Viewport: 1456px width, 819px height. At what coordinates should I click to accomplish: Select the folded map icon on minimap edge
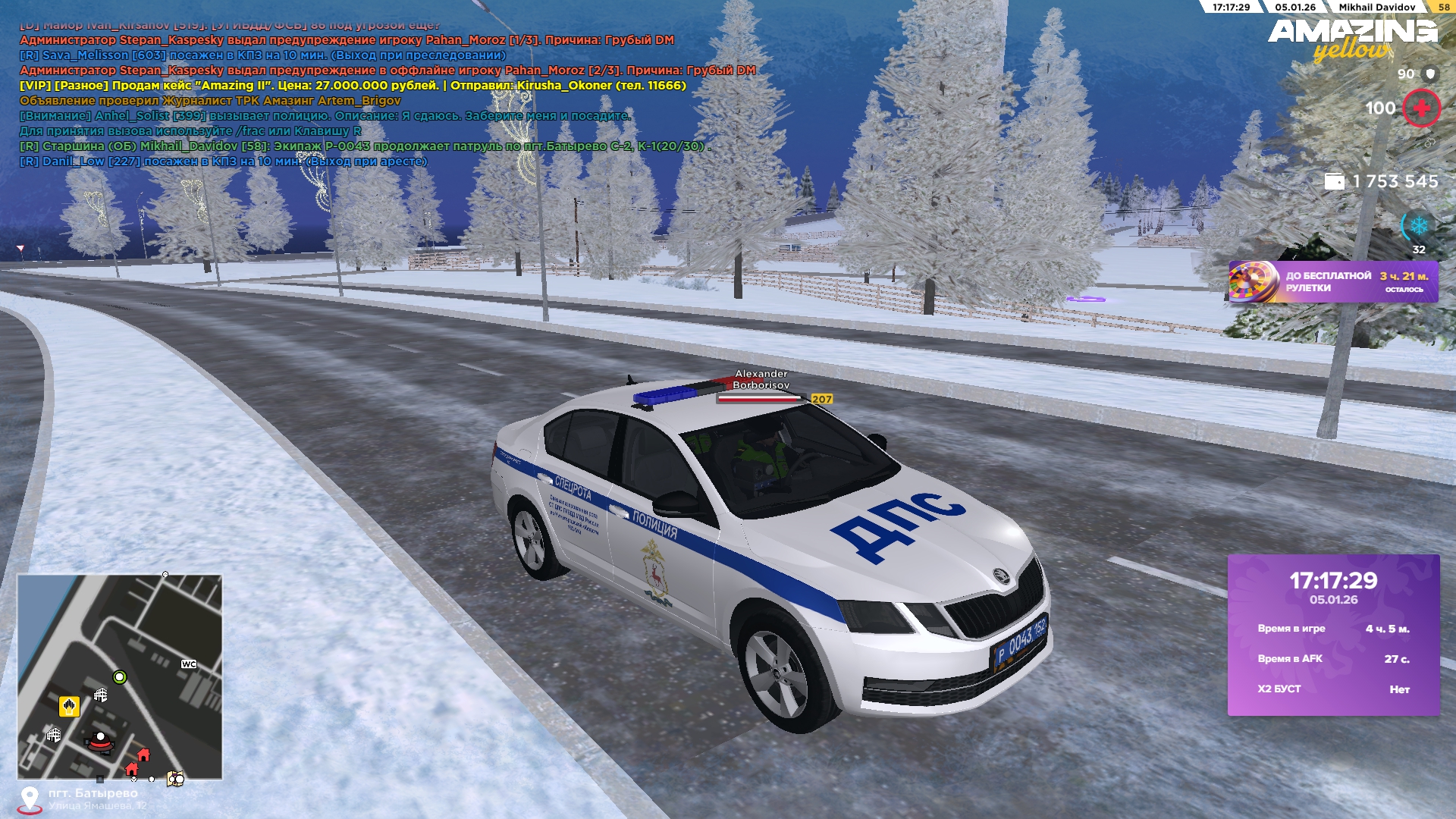175,779
